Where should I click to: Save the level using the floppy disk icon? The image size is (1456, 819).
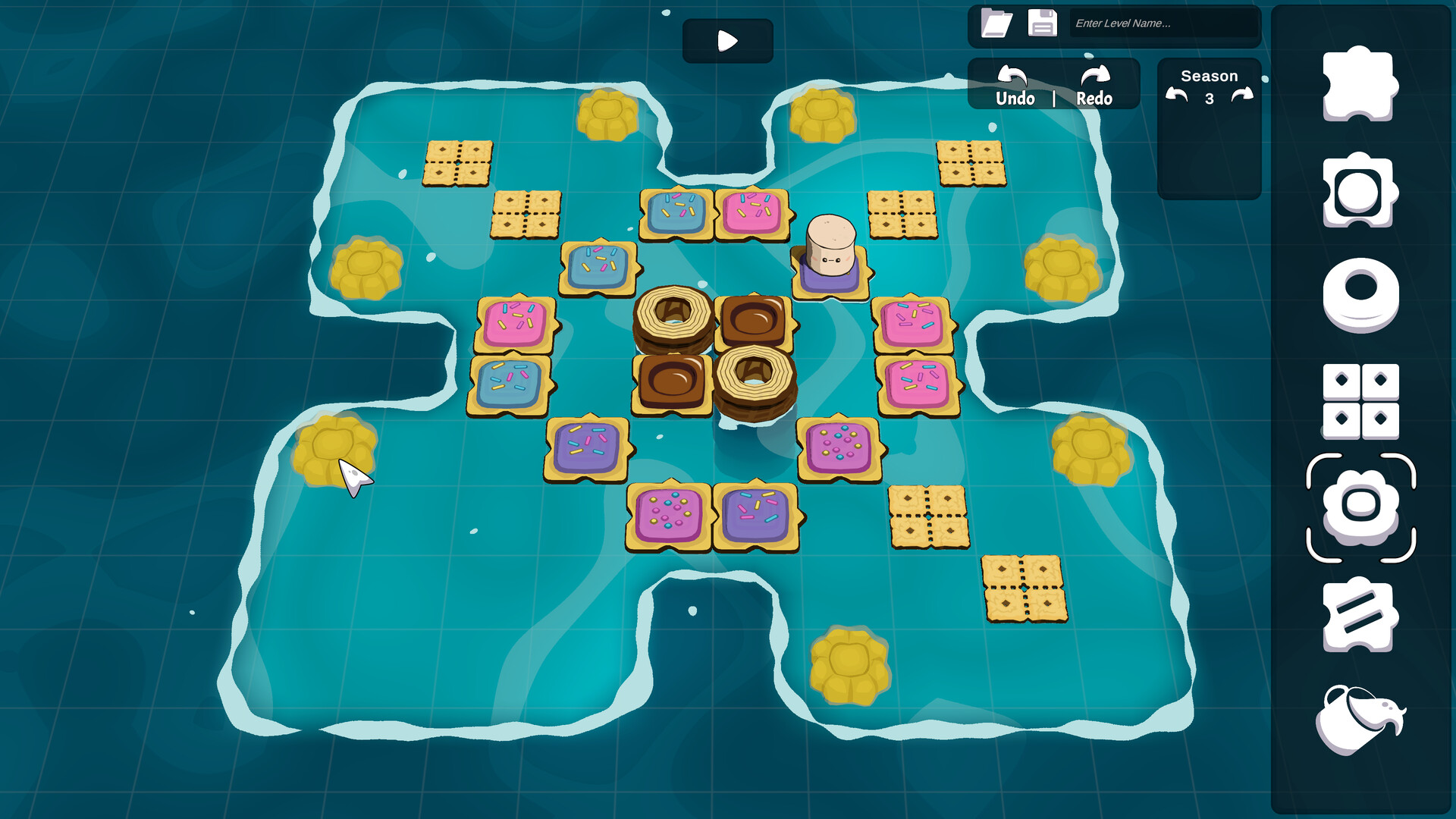[x=1043, y=24]
